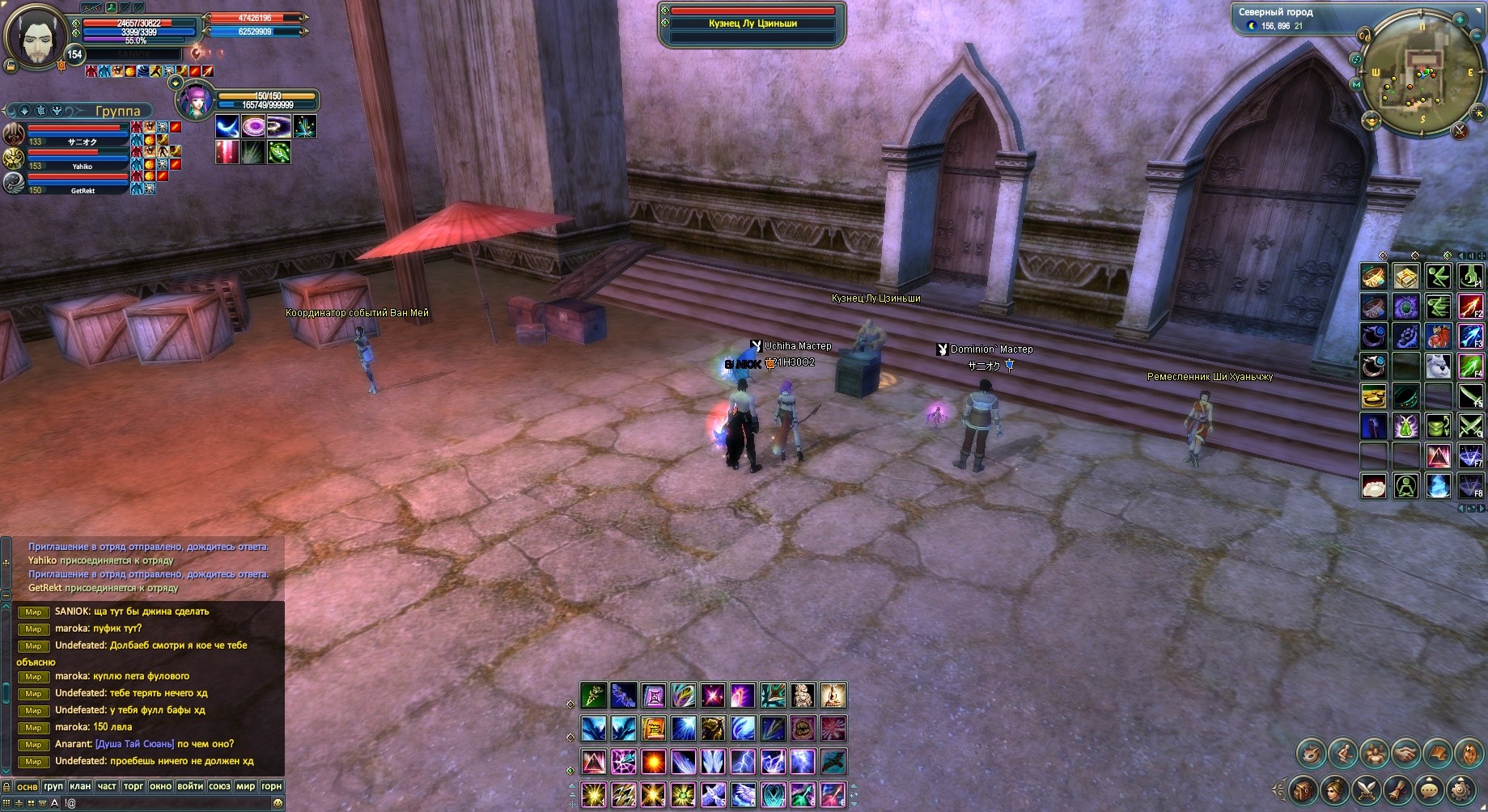The image size is (1488, 812).
Task: Activate the orange scroll skill on hotbar
Action: click(653, 728)
